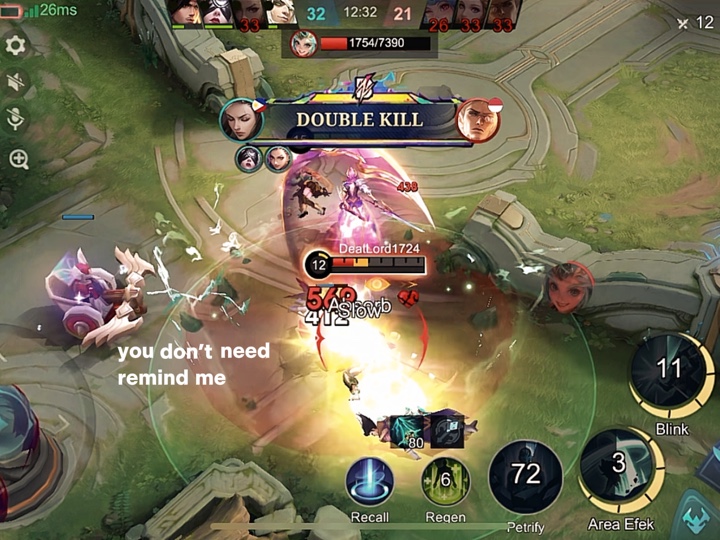This screenshot has width=720, height=540.
Task: Activate the Blink skill
Action: click(669, 373)
